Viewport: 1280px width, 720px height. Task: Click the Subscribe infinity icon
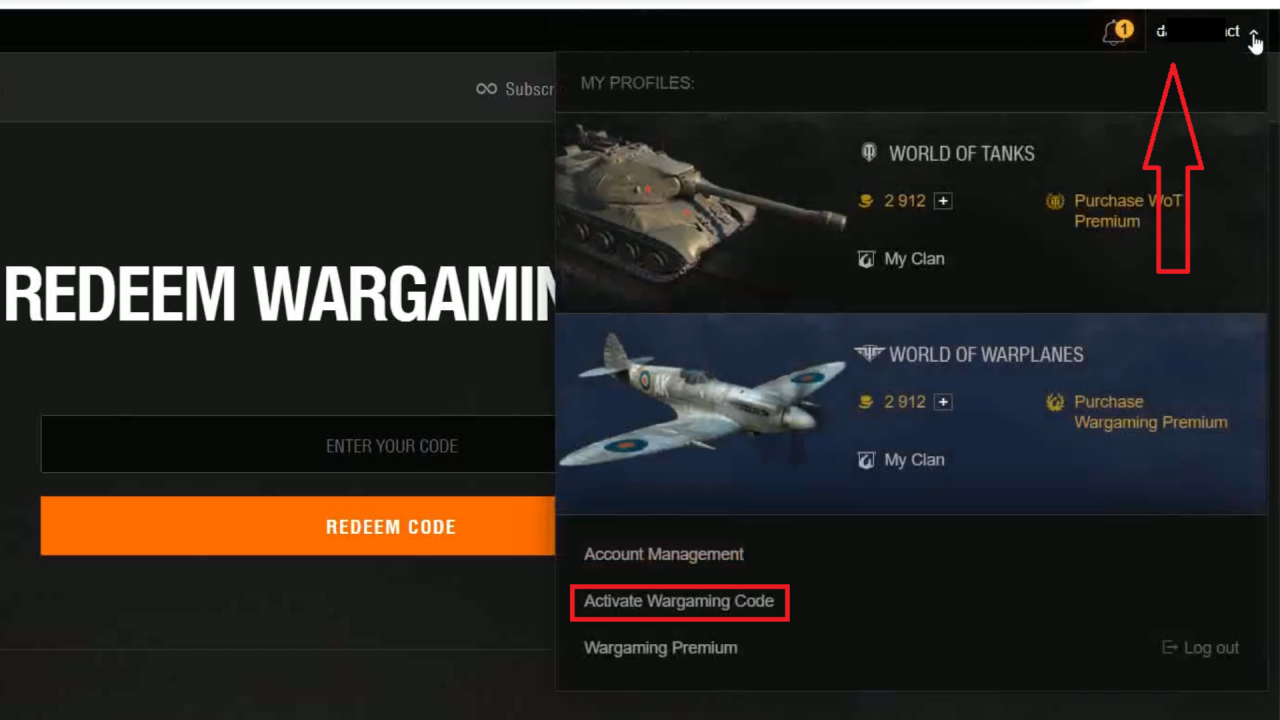486,89
